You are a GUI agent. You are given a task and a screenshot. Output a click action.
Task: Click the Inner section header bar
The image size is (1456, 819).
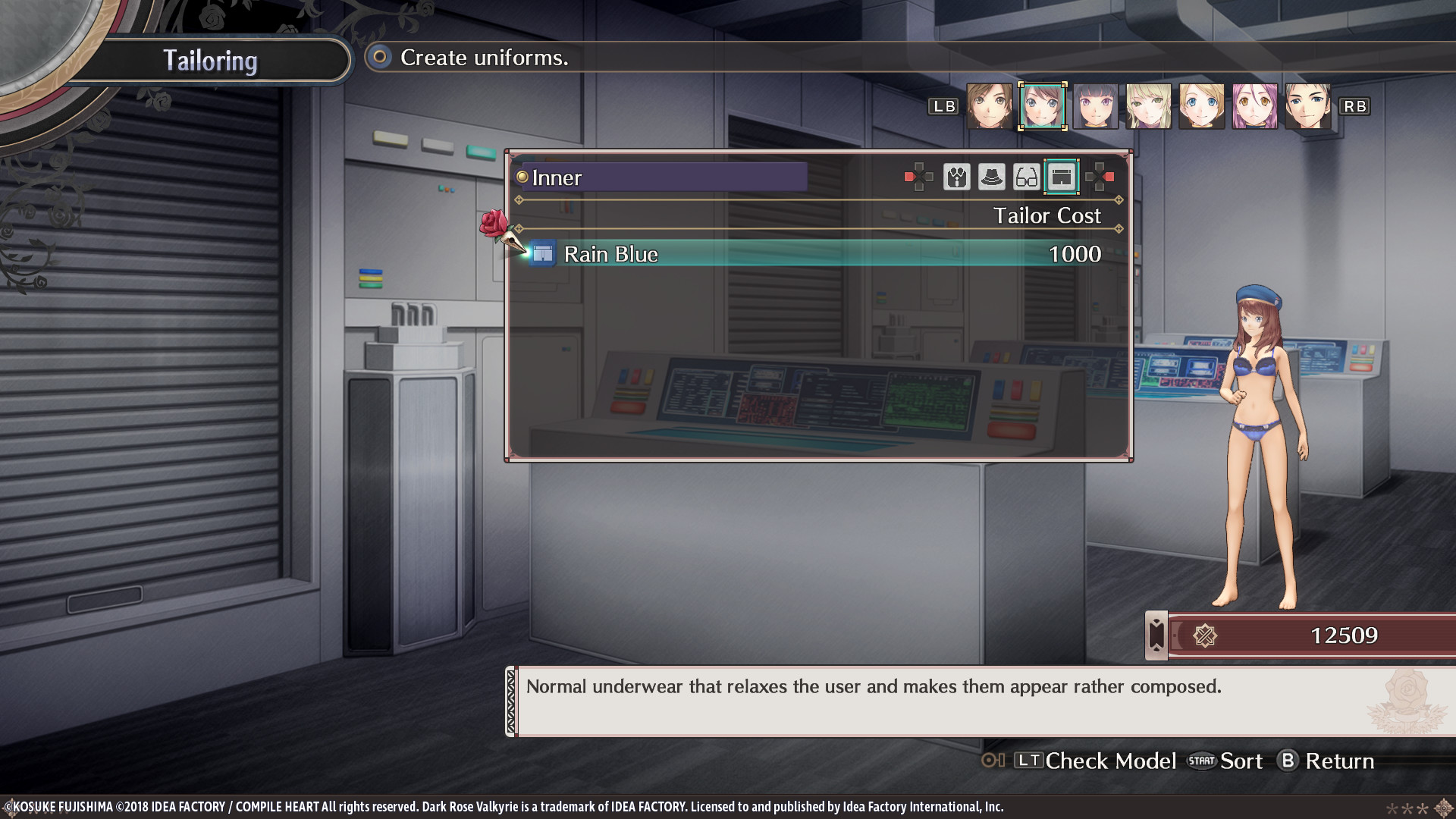[660, 177]
